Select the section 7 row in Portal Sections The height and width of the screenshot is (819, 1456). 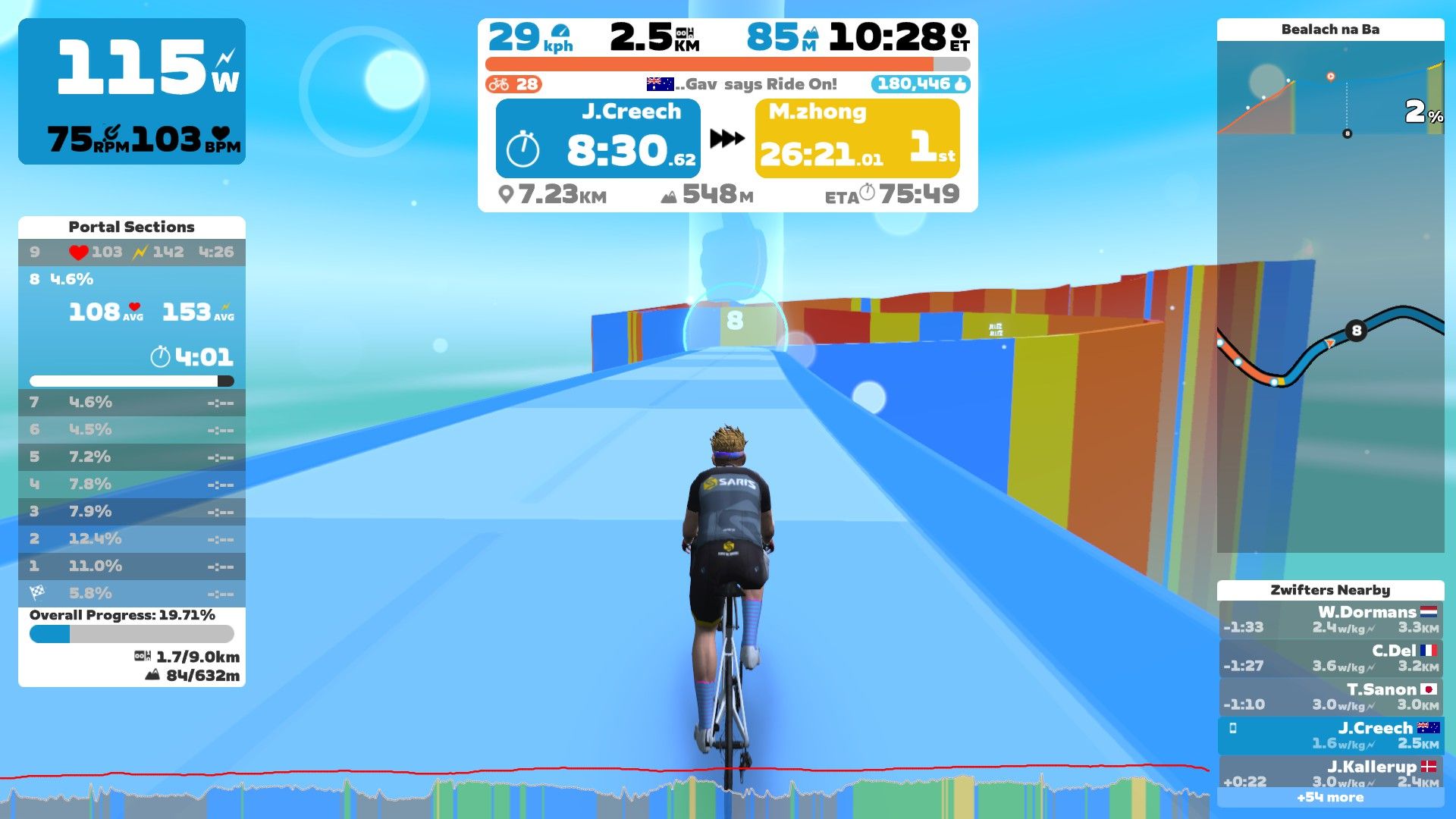pyautogui.click(x=130, y=403)
